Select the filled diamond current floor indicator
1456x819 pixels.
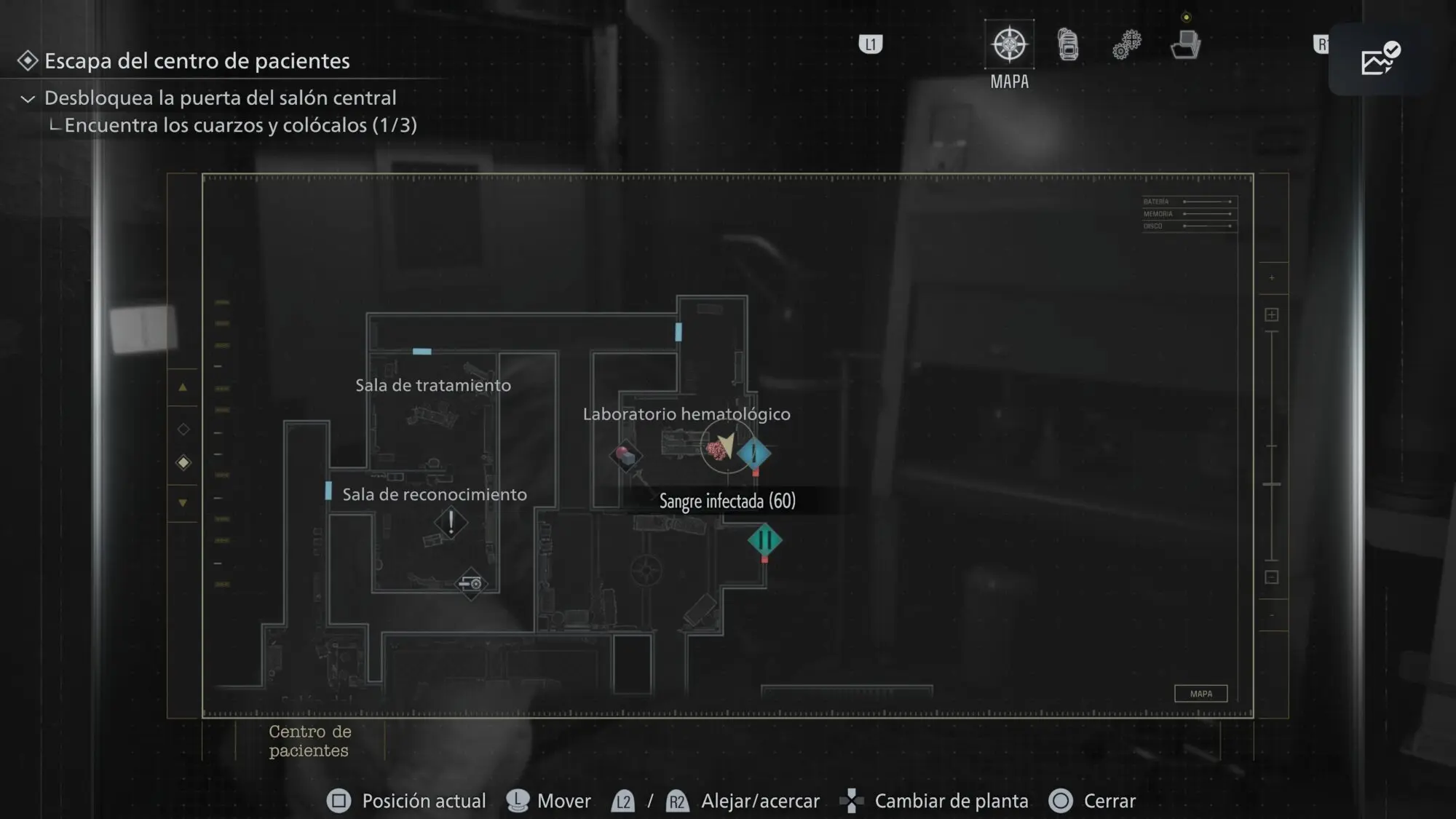point(183,462)
